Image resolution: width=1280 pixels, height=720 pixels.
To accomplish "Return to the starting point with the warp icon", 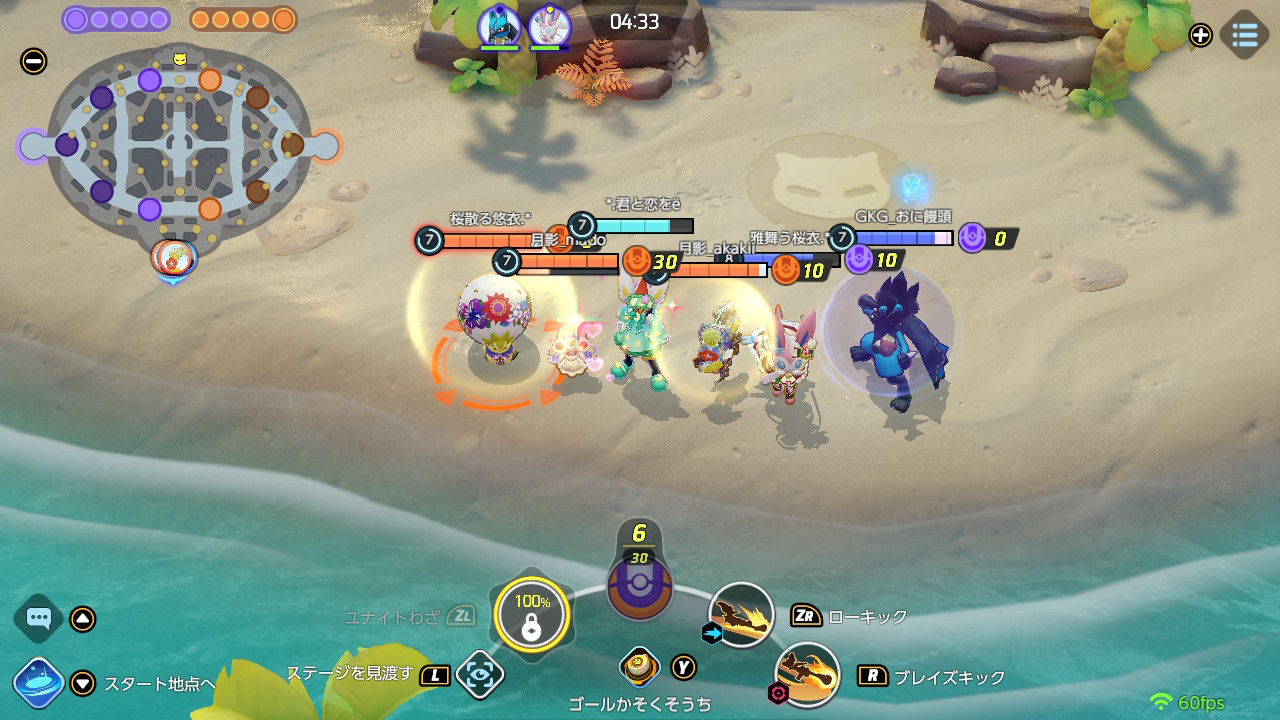I will point(40,683).
